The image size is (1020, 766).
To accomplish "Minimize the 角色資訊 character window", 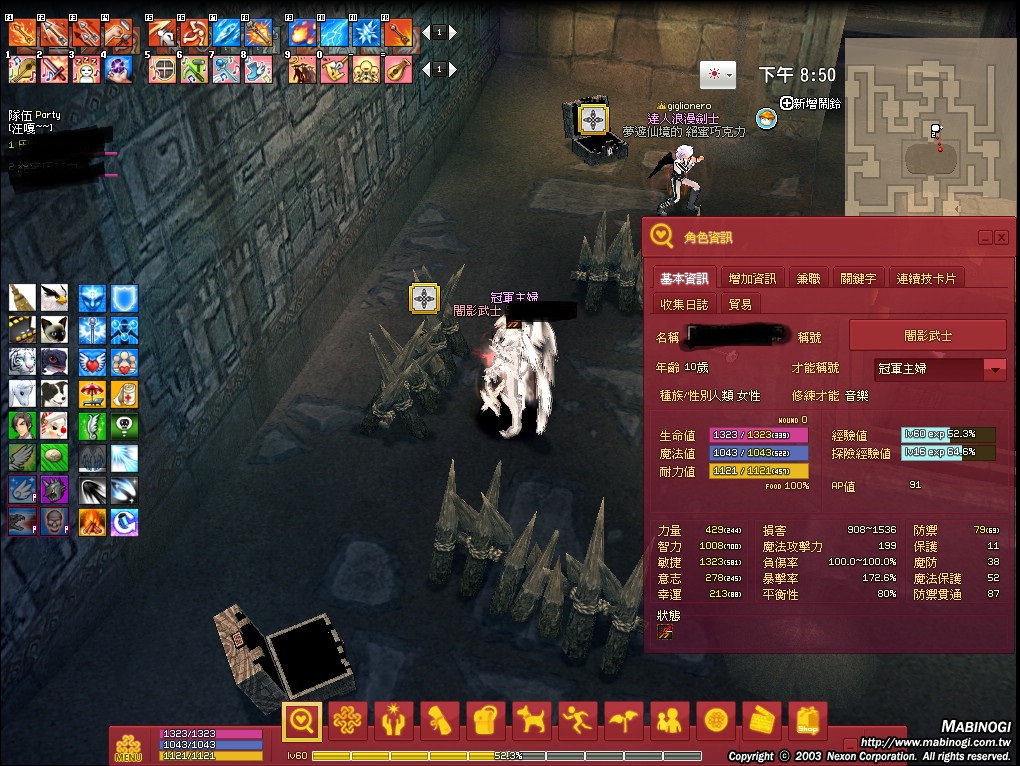I will click(x=985, y=237).
